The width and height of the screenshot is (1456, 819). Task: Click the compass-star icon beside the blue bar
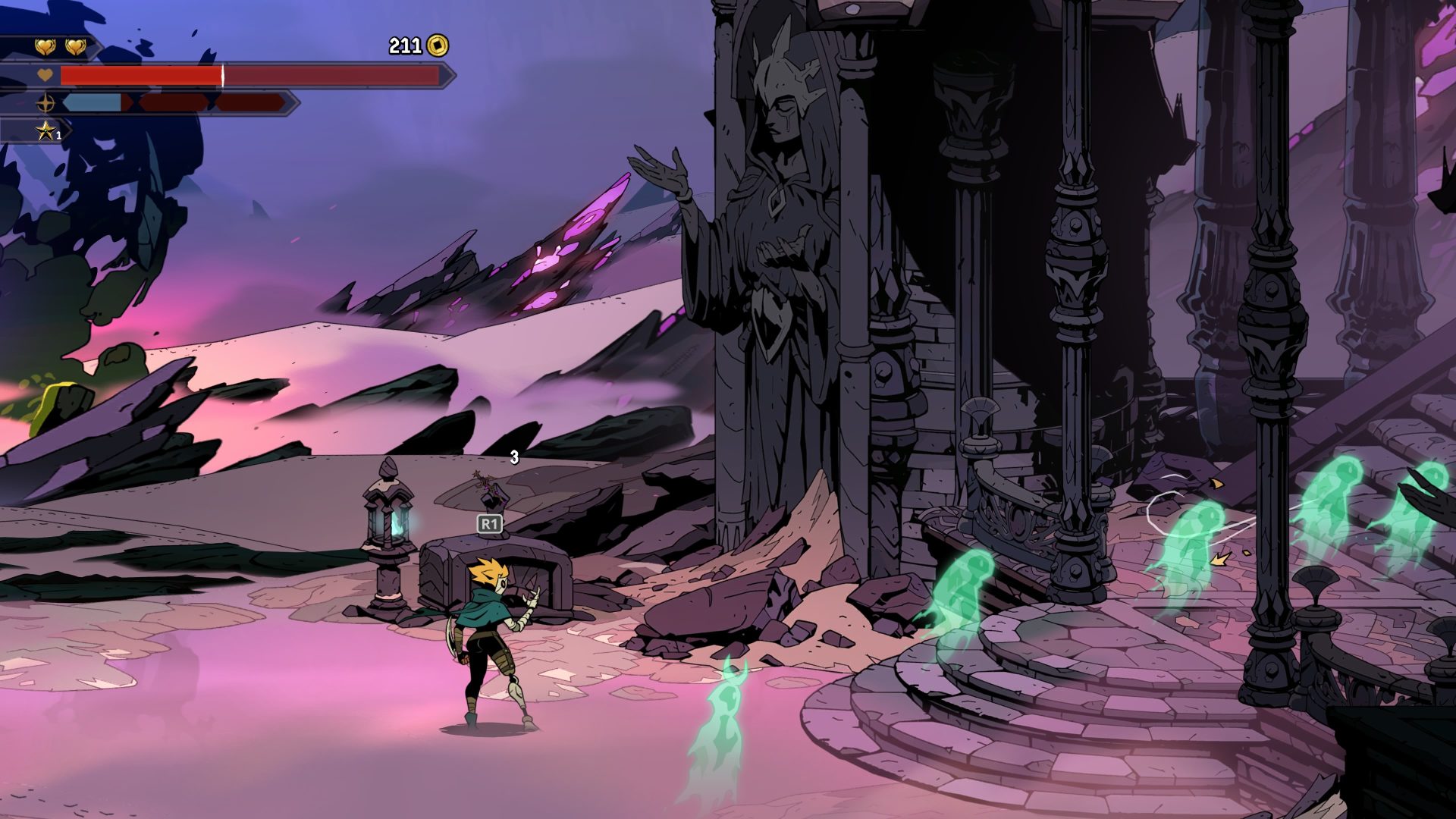[46, 103]
